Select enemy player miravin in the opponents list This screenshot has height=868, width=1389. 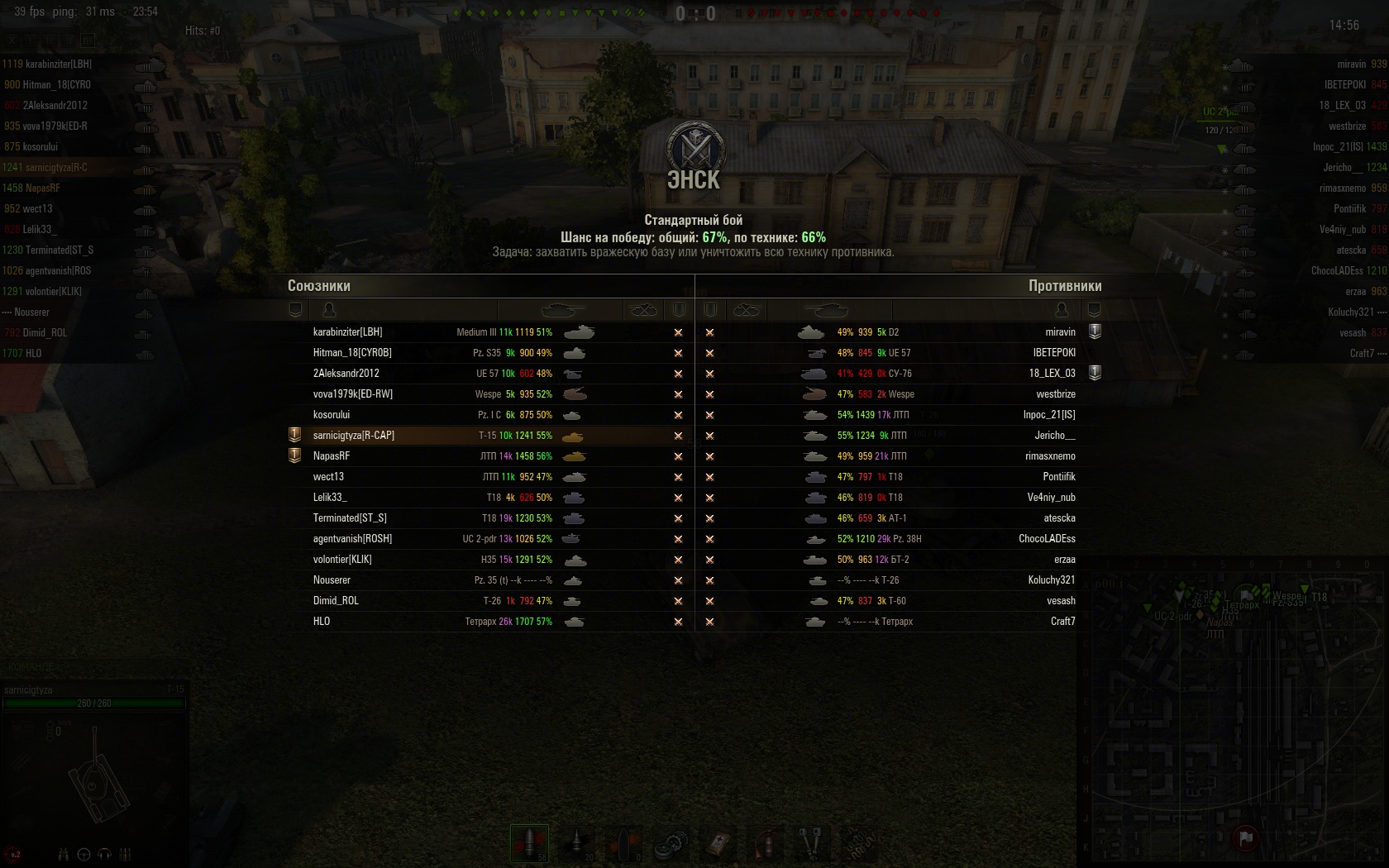[x=1060, y=332]
